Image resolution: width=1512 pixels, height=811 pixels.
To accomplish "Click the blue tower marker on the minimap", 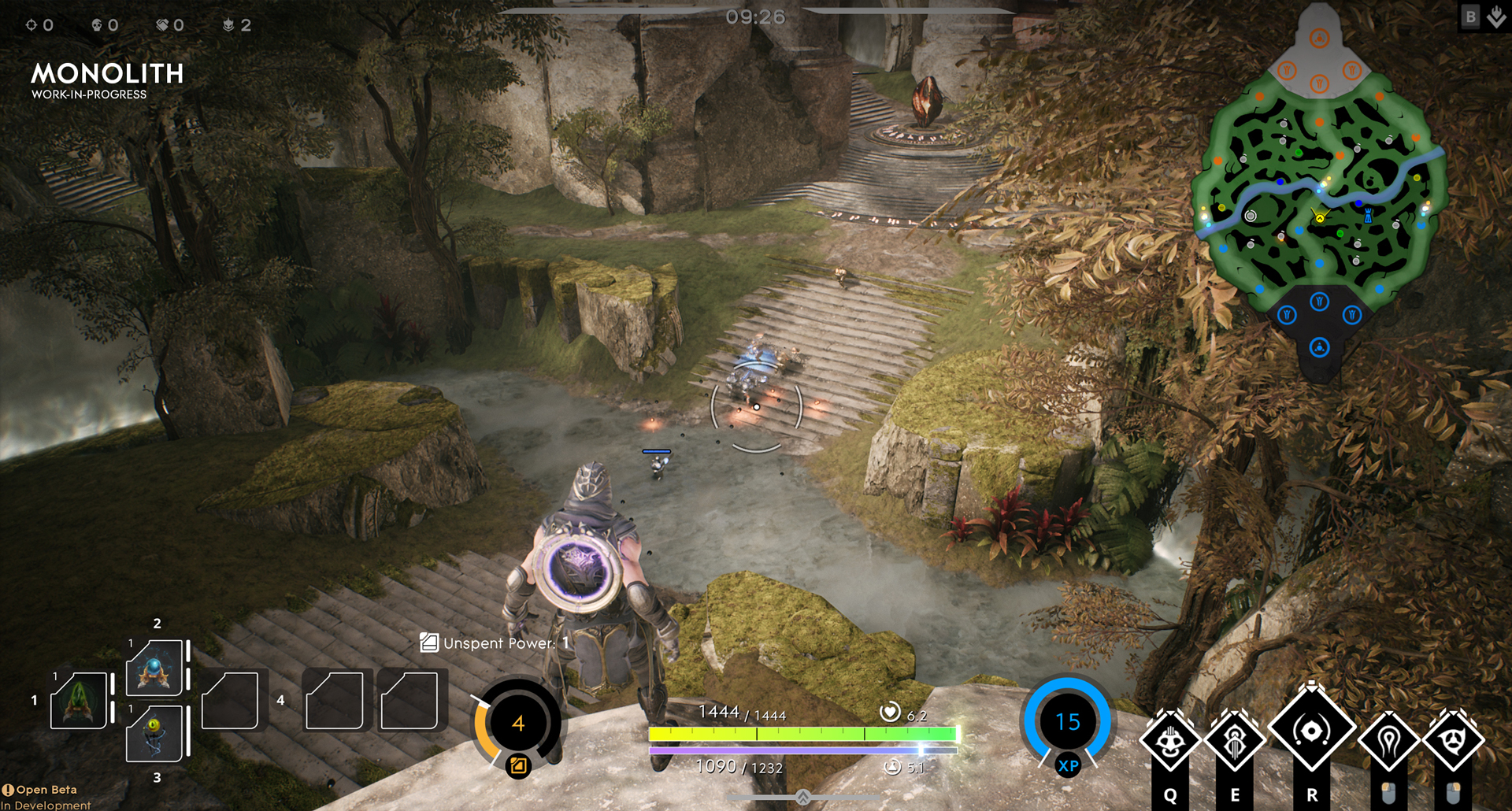I will [1368, 215].
